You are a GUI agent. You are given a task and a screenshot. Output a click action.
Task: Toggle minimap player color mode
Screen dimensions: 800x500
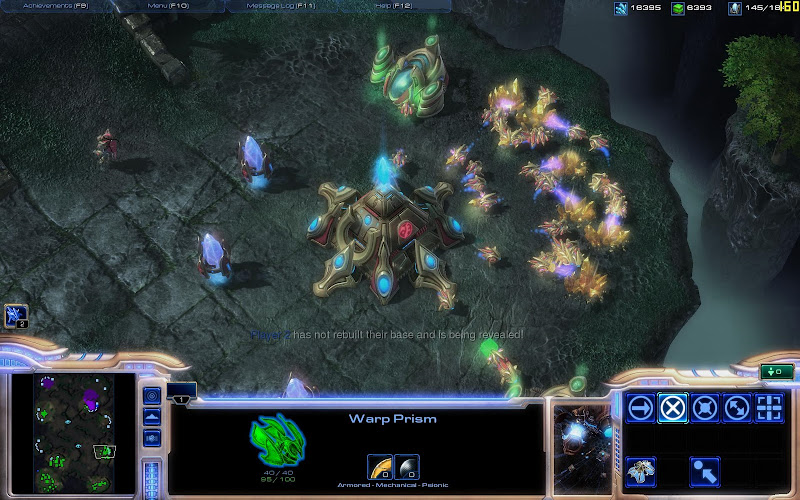pyautogui.click(x=152, y=438)
